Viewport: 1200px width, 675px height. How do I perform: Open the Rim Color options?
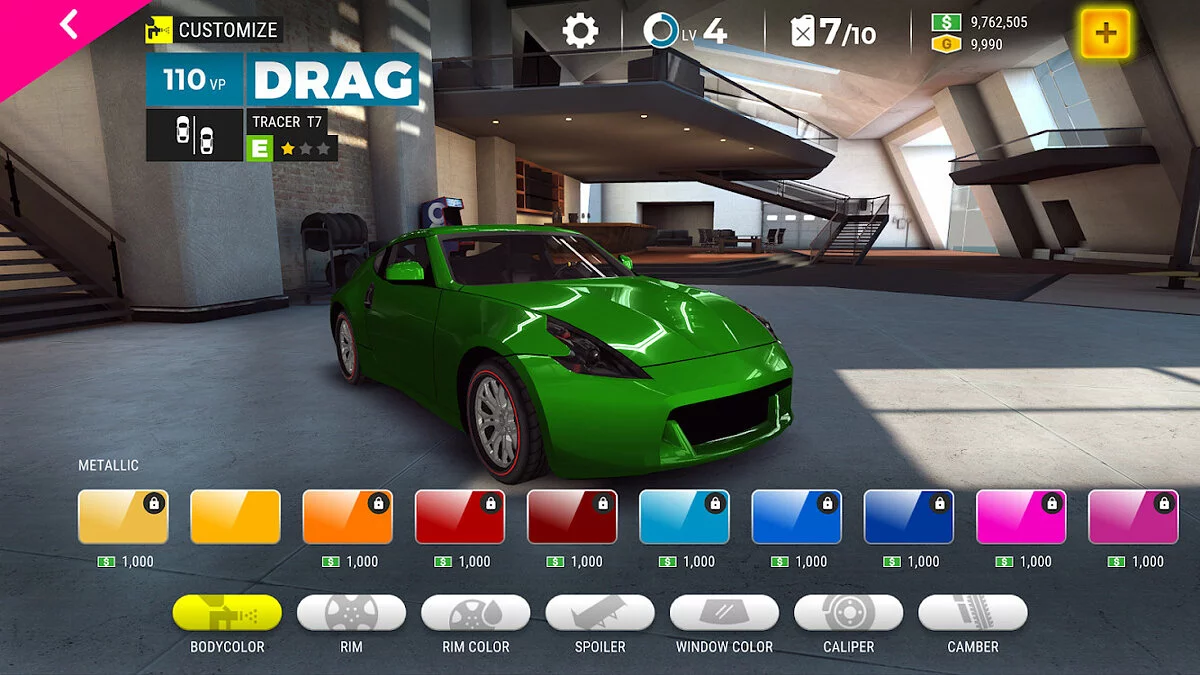[475, 613]
